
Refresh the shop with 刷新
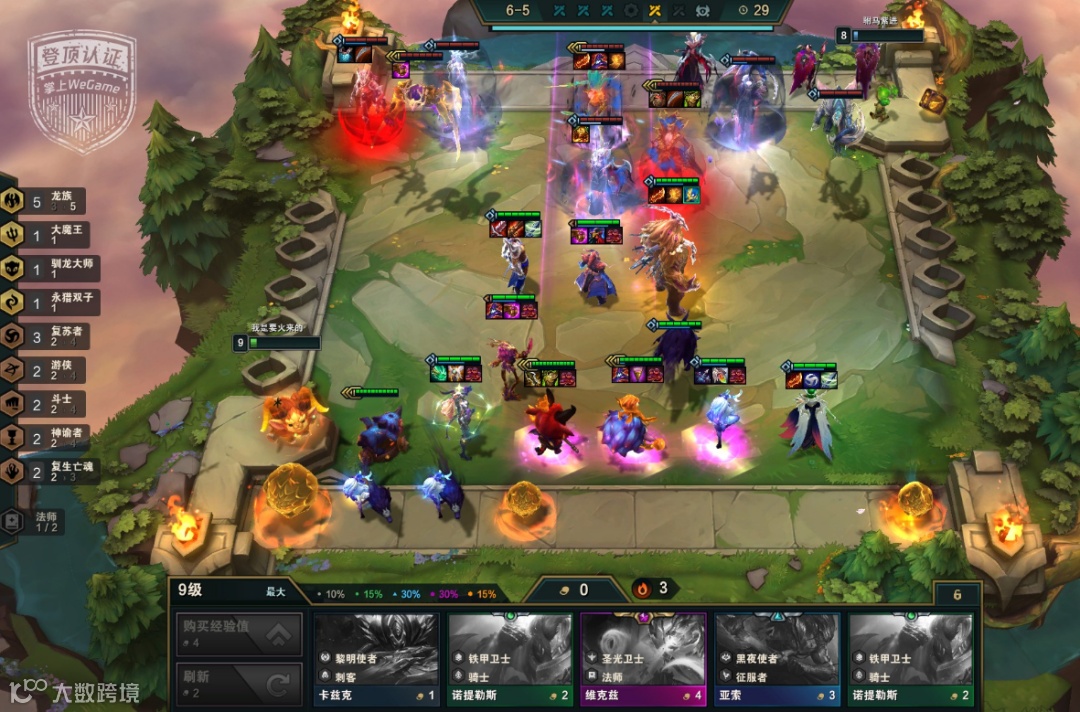[x=238, y=684]
